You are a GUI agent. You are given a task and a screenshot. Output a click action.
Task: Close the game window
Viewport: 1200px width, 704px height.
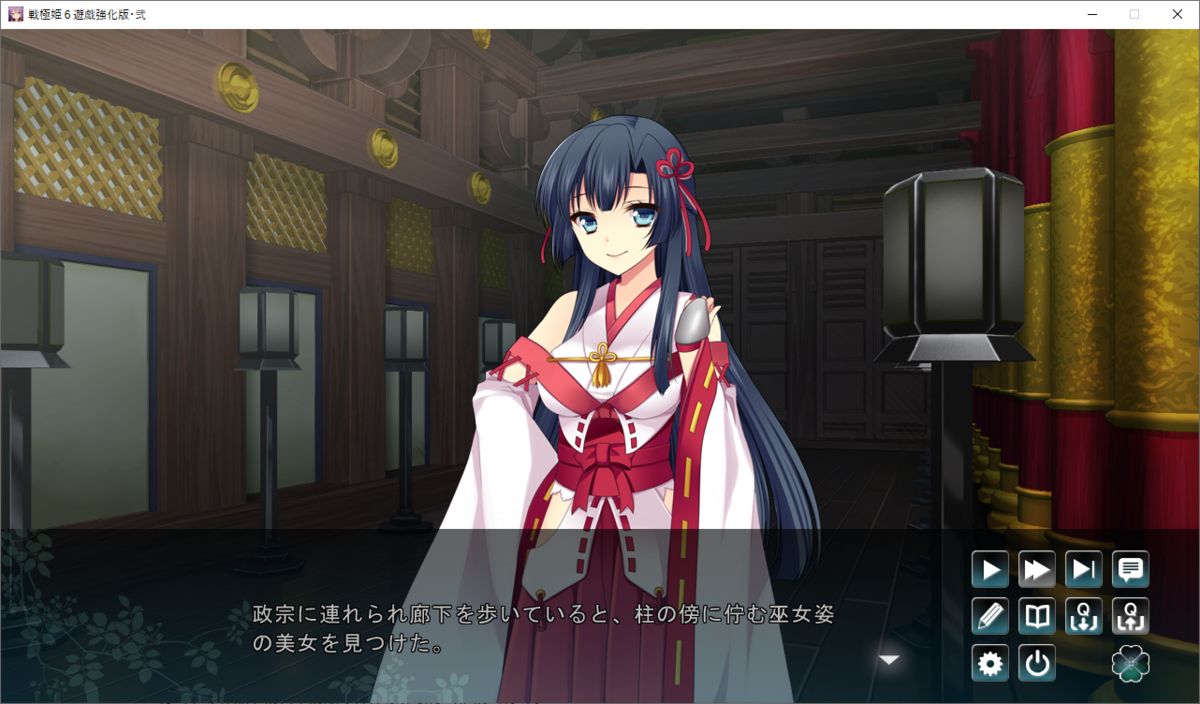pyautogui.click(x=1176, y=14)
